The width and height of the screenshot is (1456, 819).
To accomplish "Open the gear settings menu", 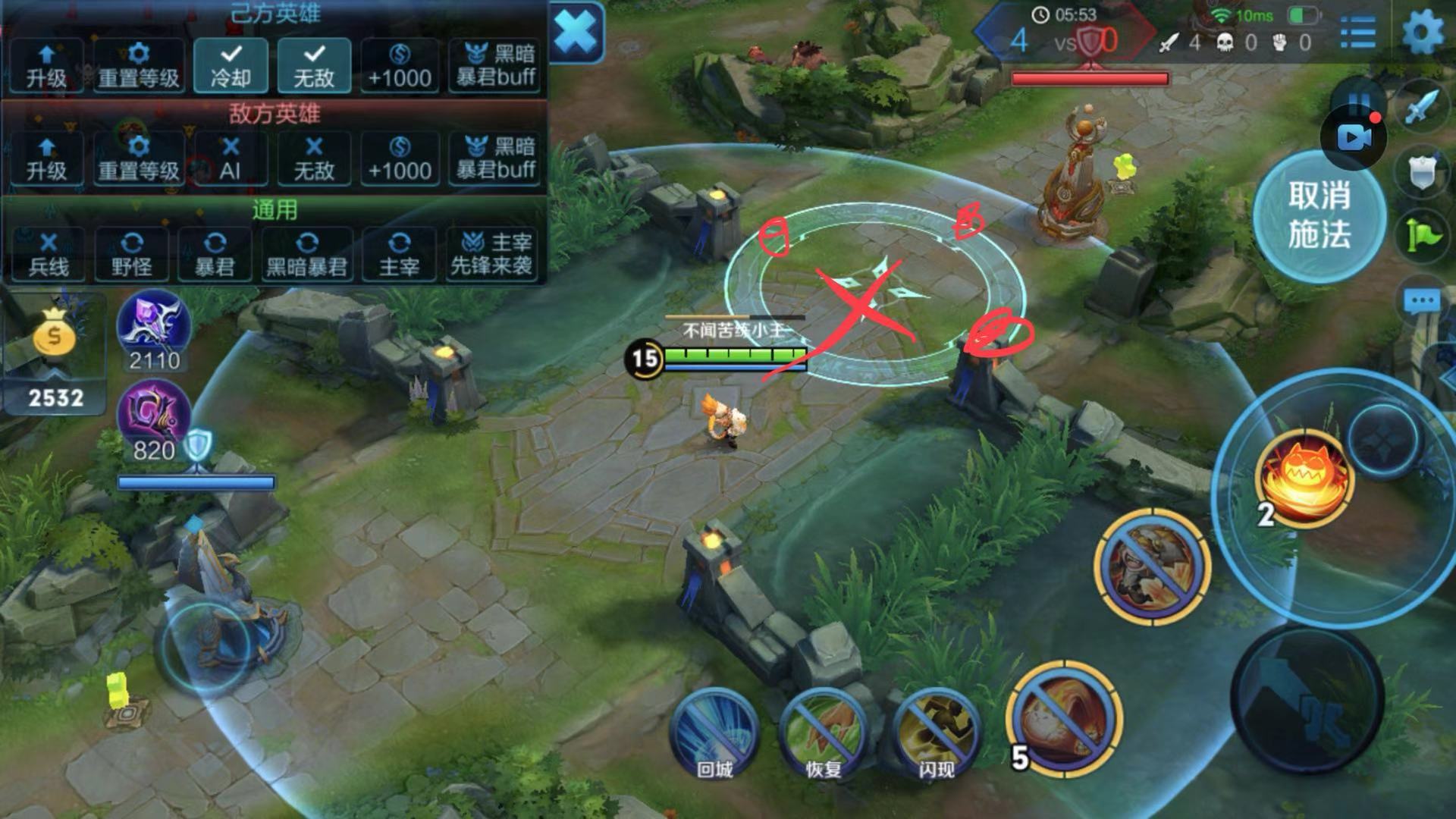I will pos(1422,33).
